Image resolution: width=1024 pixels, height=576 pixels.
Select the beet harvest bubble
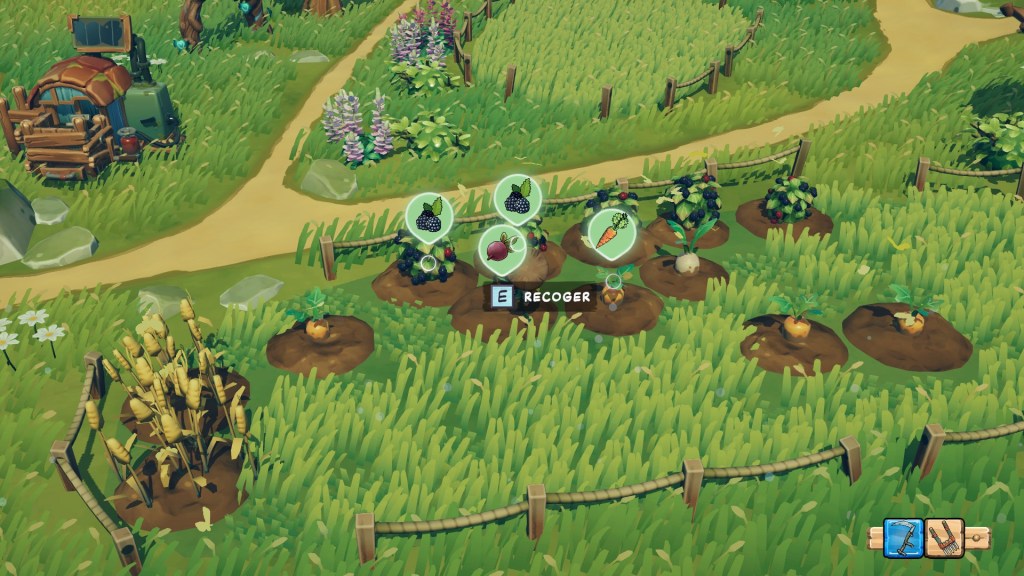(501, 249)
